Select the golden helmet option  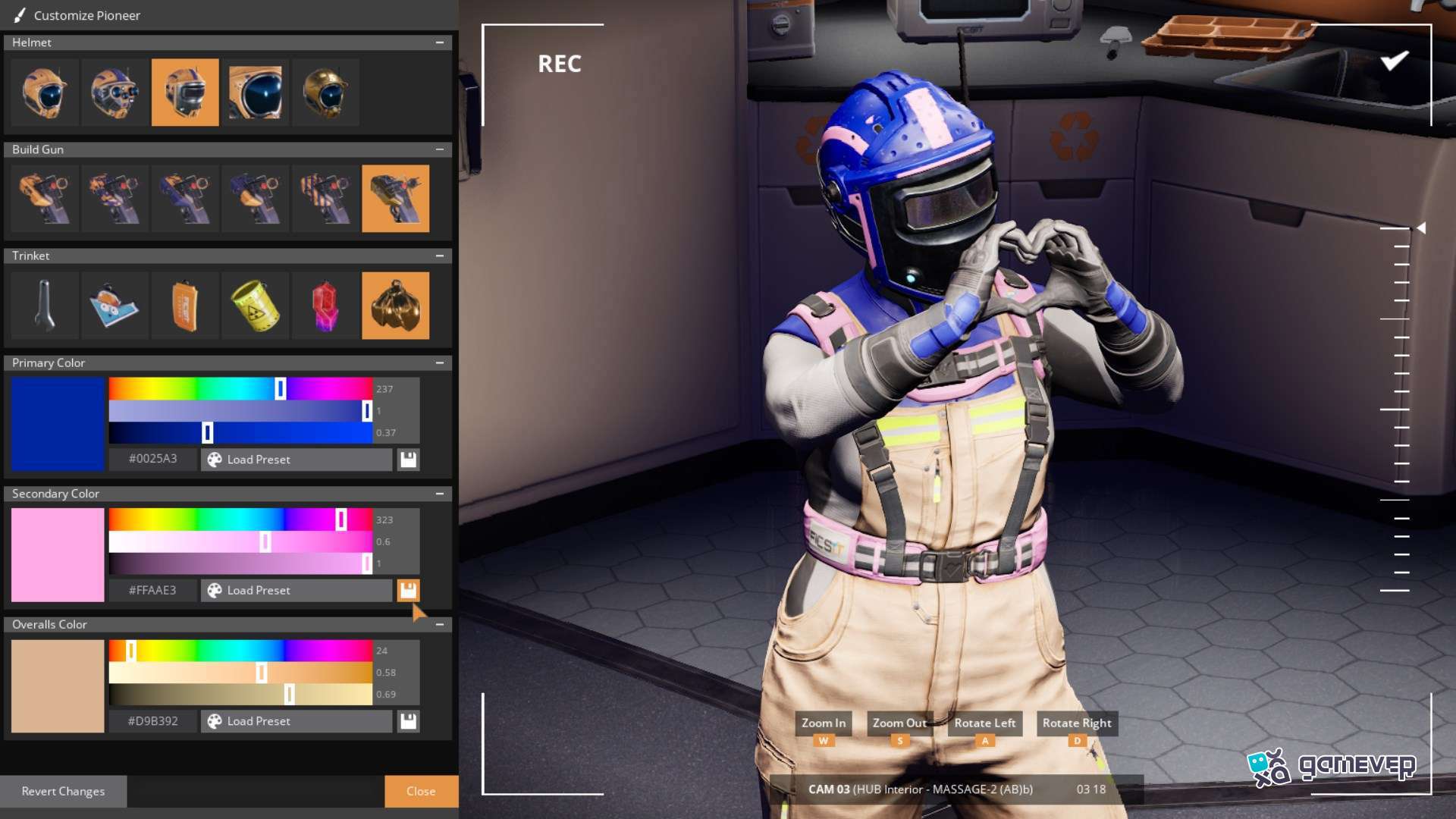(325, 93)
